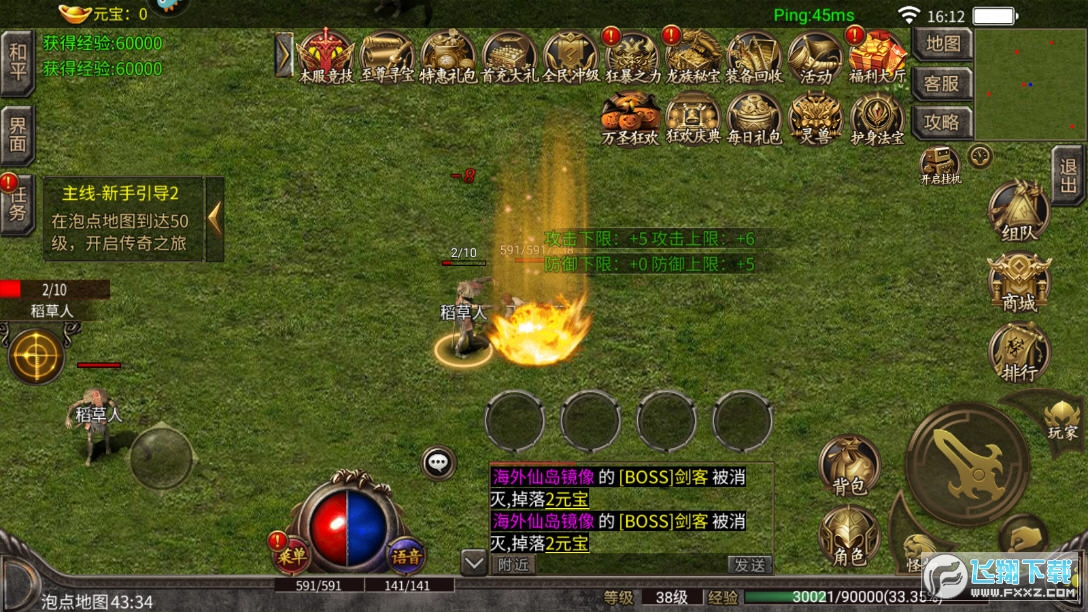Toggle 和平 peace mode button
Viewport: 1088px width, 612px height.
(17, 62)
